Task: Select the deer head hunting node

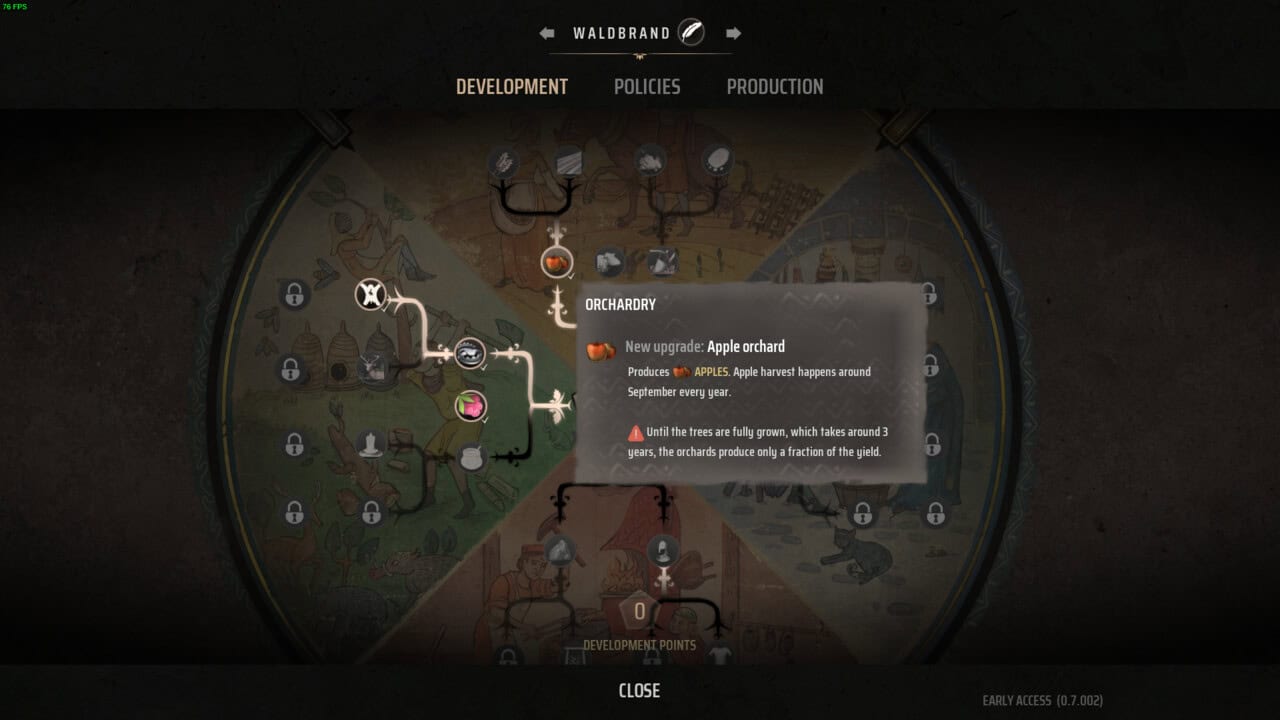Action: tap(374, 368)
